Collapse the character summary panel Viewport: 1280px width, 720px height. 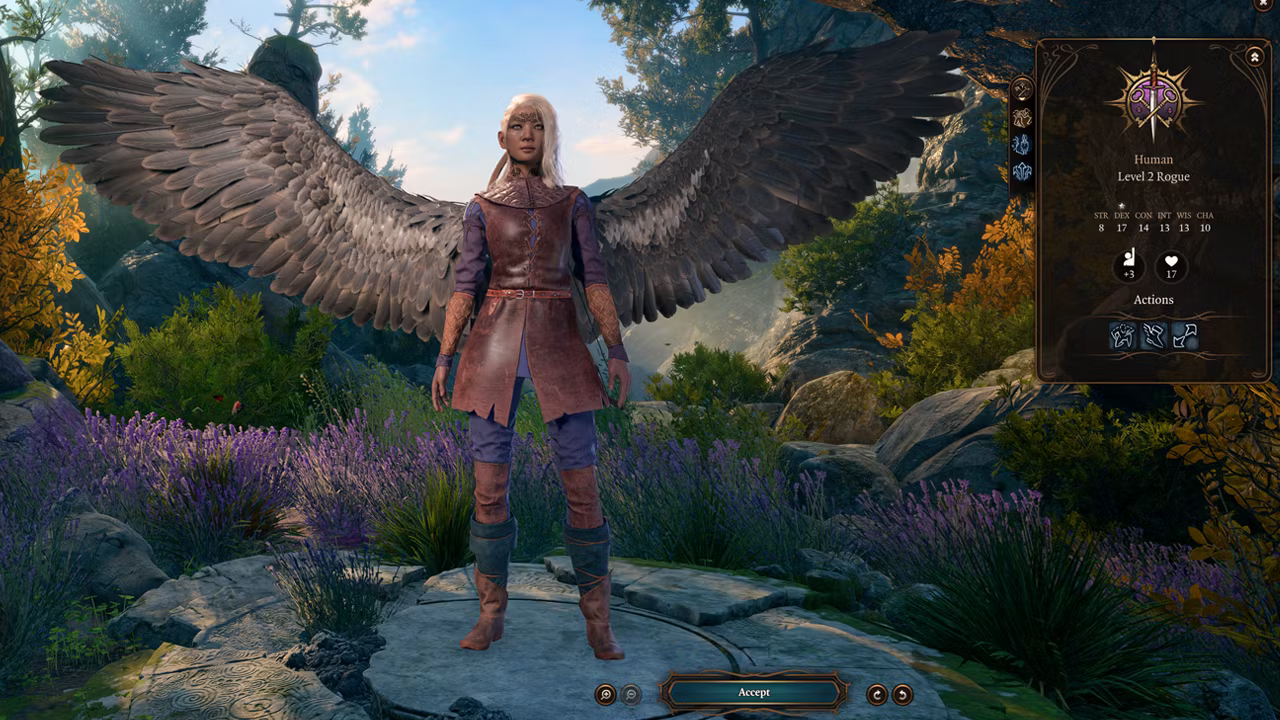(x=1255, y=57)
